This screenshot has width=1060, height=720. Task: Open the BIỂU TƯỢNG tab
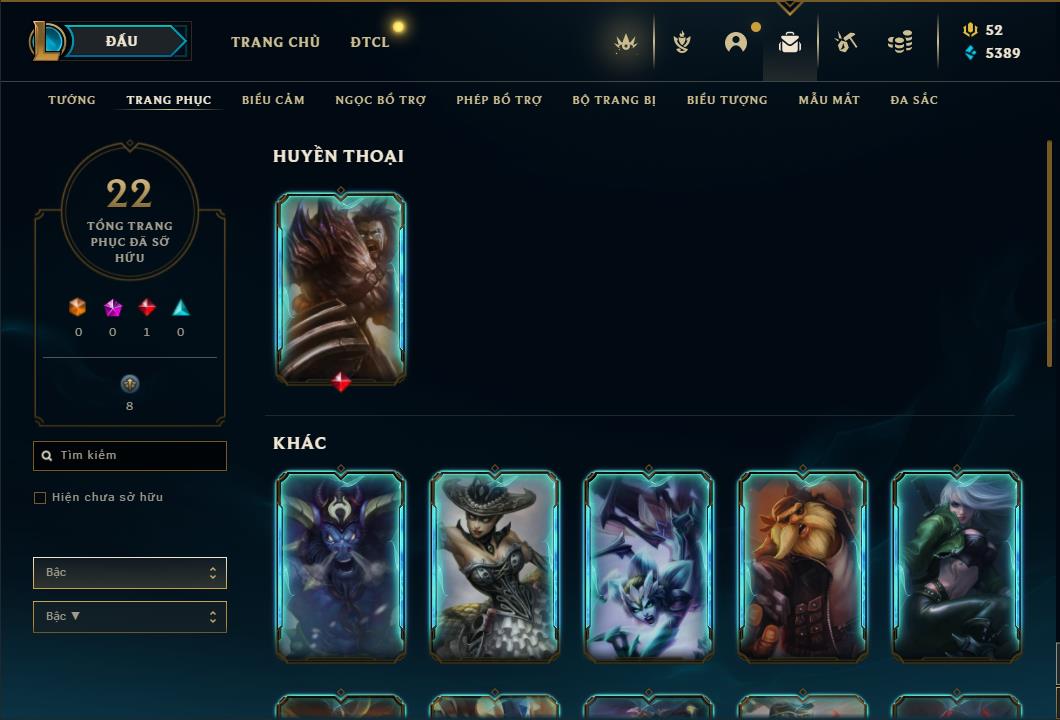click(x=727, y=100)
